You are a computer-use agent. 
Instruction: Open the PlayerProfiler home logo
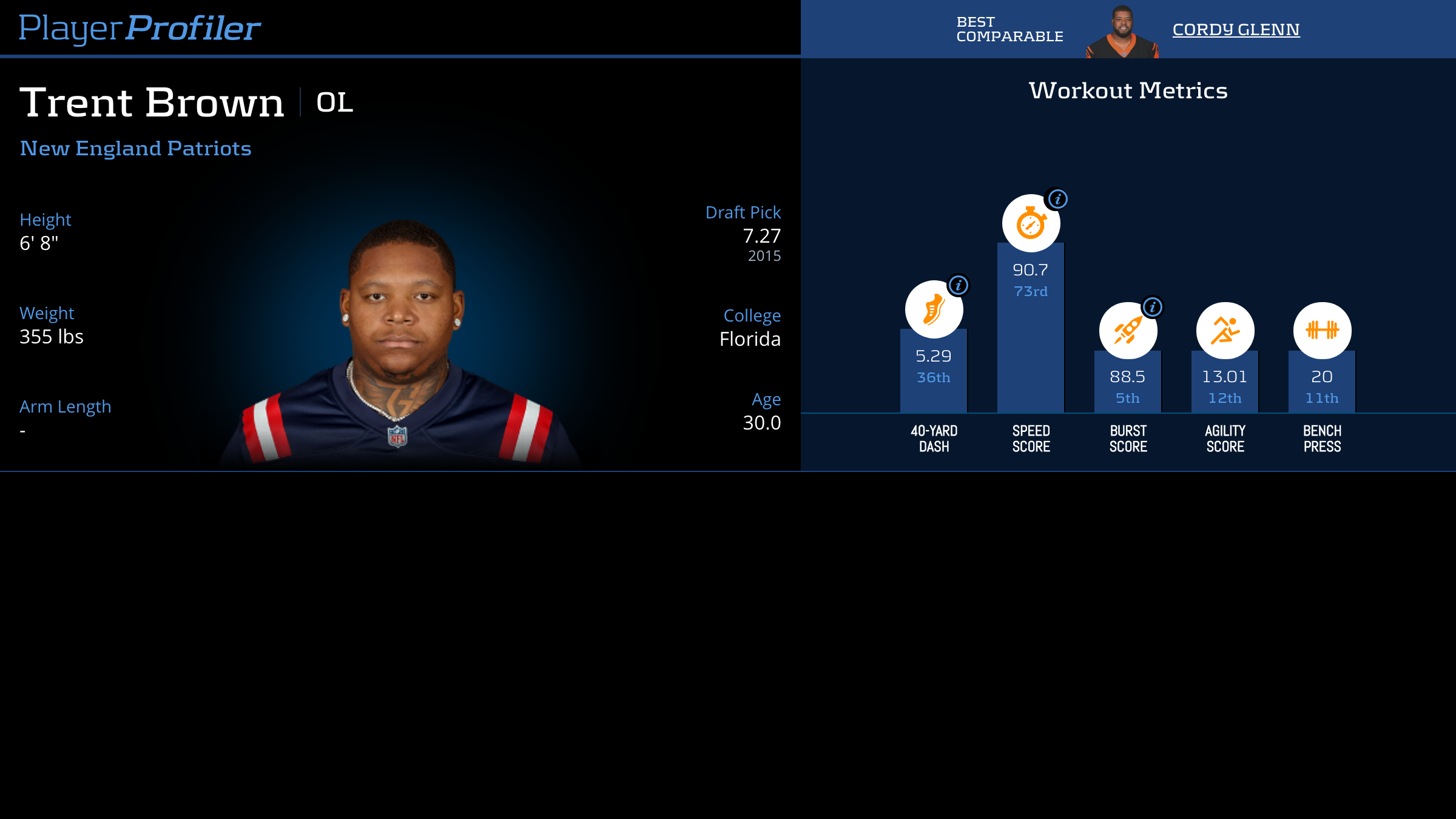point(140,28)
